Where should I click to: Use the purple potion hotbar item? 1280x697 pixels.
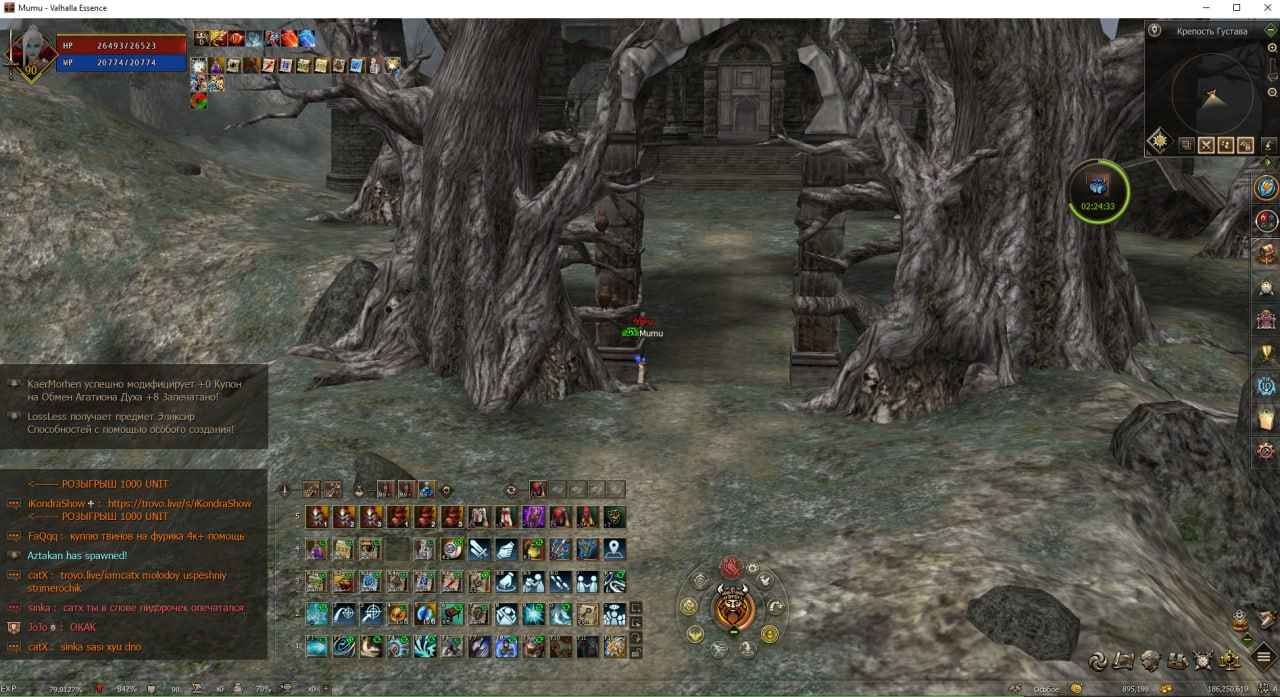pos(317,548)
